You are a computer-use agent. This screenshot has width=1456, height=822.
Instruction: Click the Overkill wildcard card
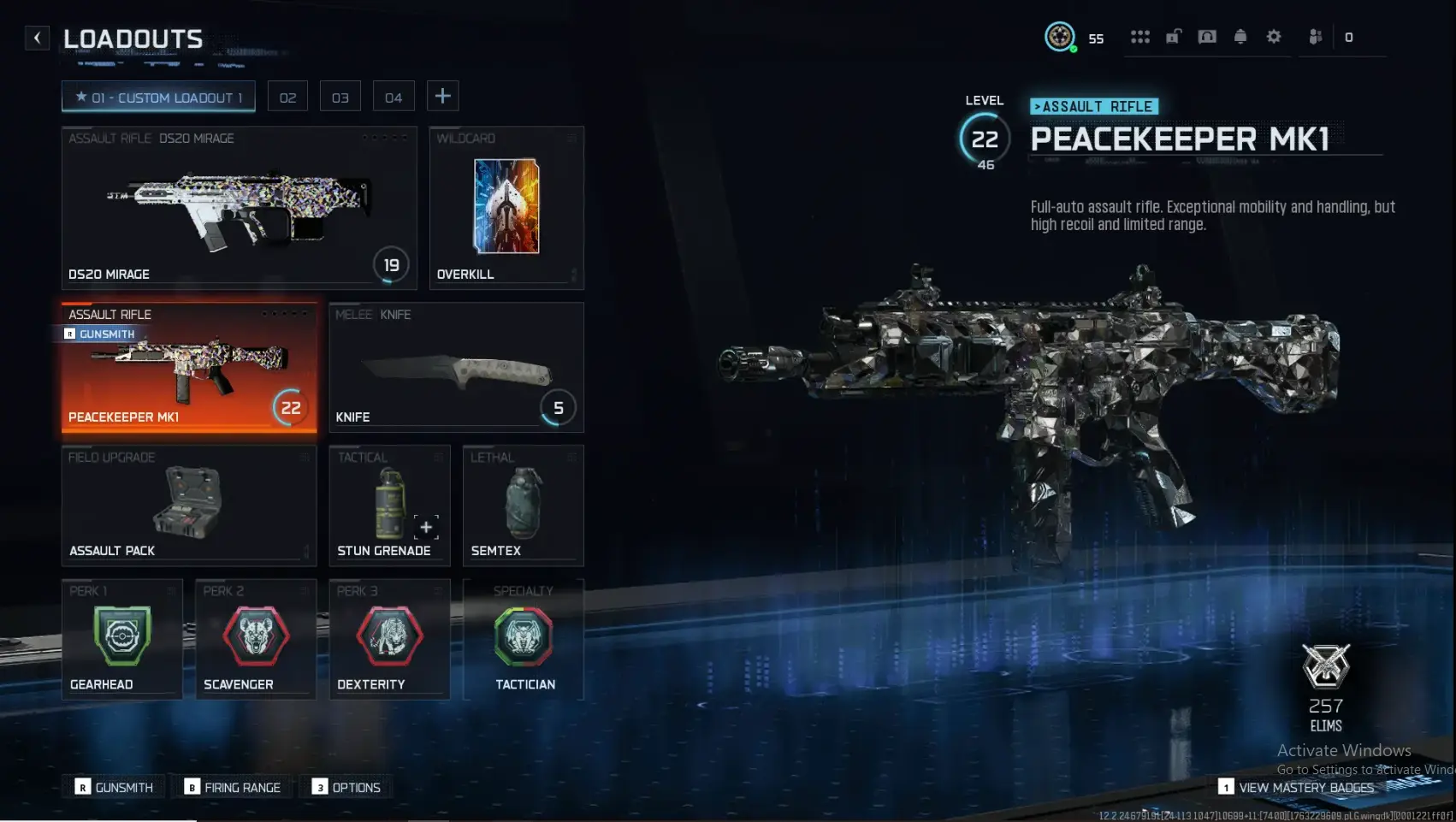pos(506,205)
